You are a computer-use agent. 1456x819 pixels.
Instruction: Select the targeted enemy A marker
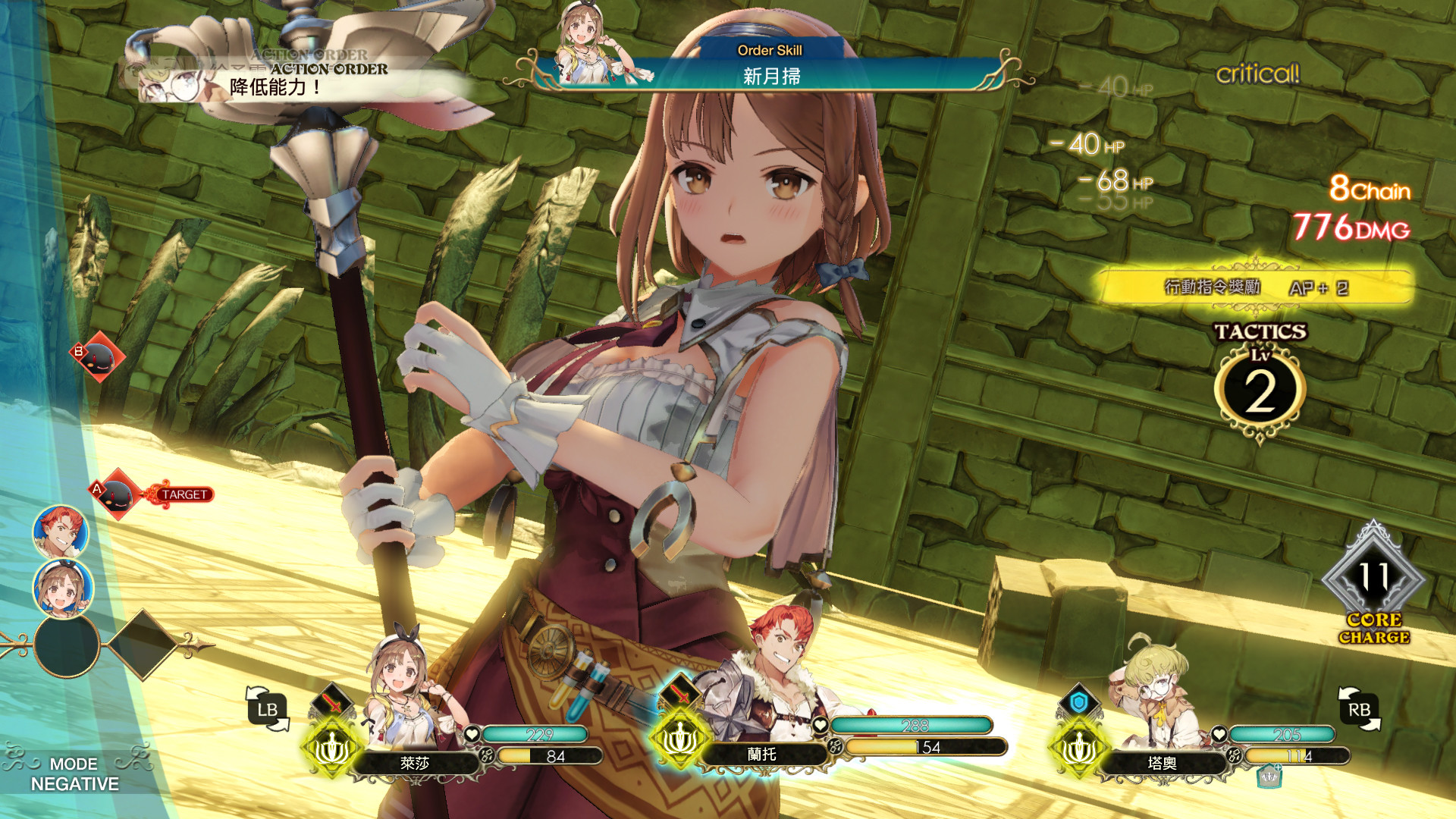pos(118,494)
